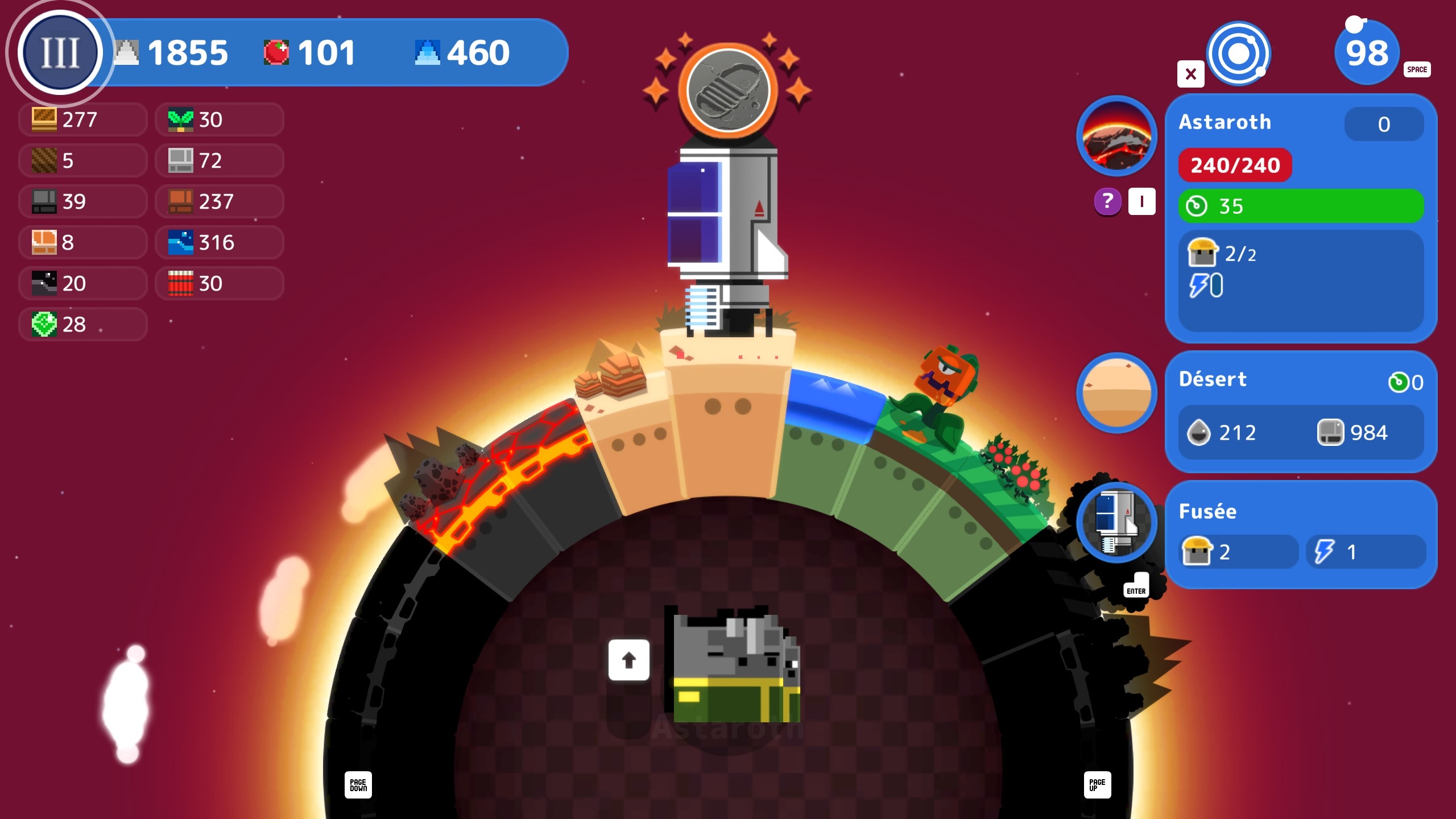Open the Désert tile info card
Image resolution: width=1456 pixels, height=819 pixels.
tap(1301, 411)
